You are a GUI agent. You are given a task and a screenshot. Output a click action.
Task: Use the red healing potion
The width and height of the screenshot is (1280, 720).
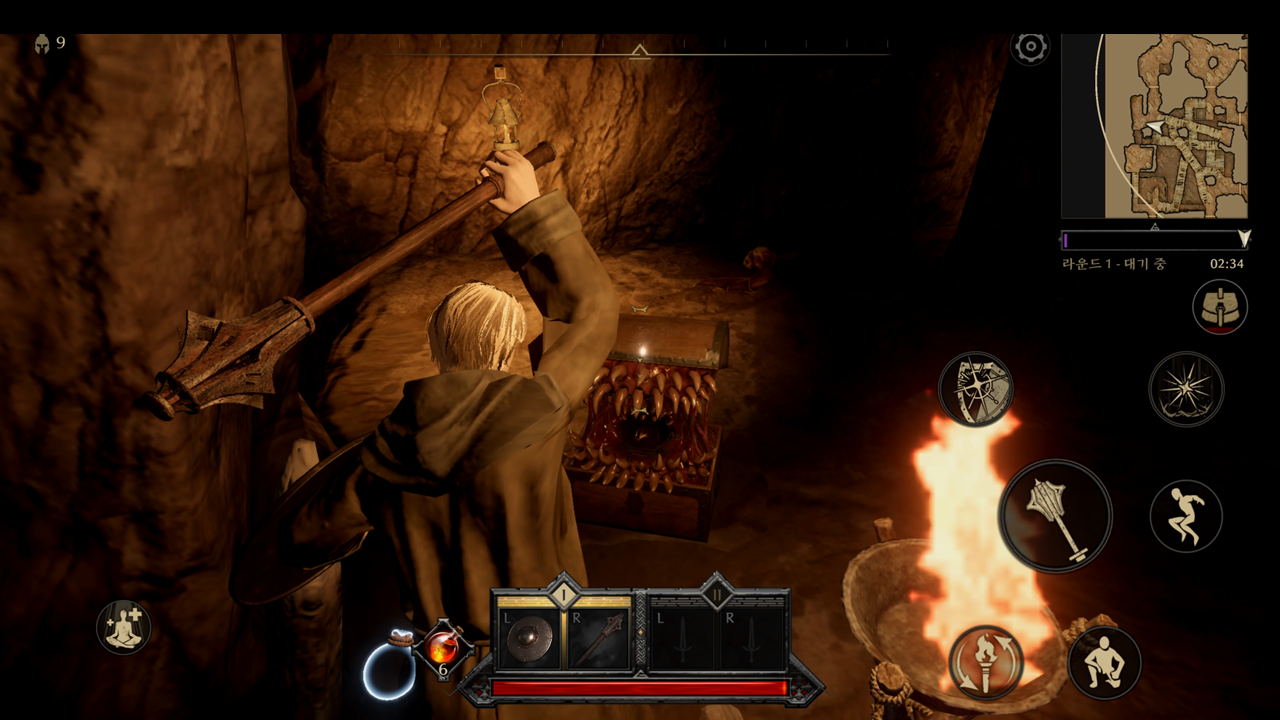point(442,648)
